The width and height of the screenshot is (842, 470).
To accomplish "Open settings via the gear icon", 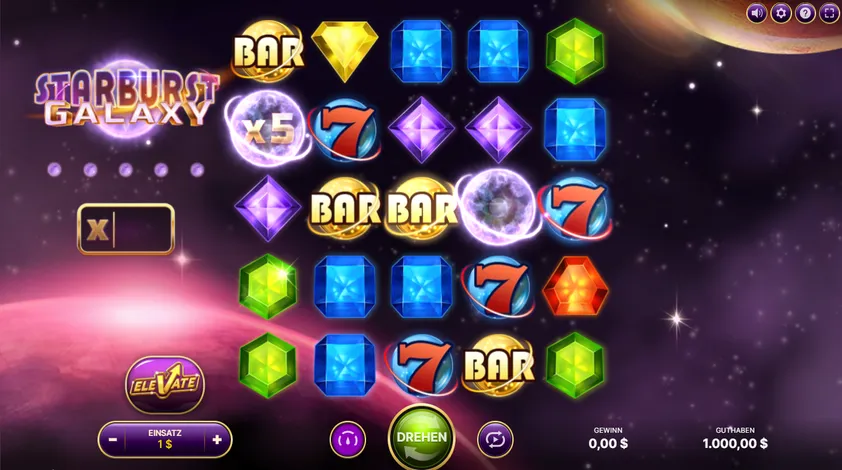I will point(781,13).
